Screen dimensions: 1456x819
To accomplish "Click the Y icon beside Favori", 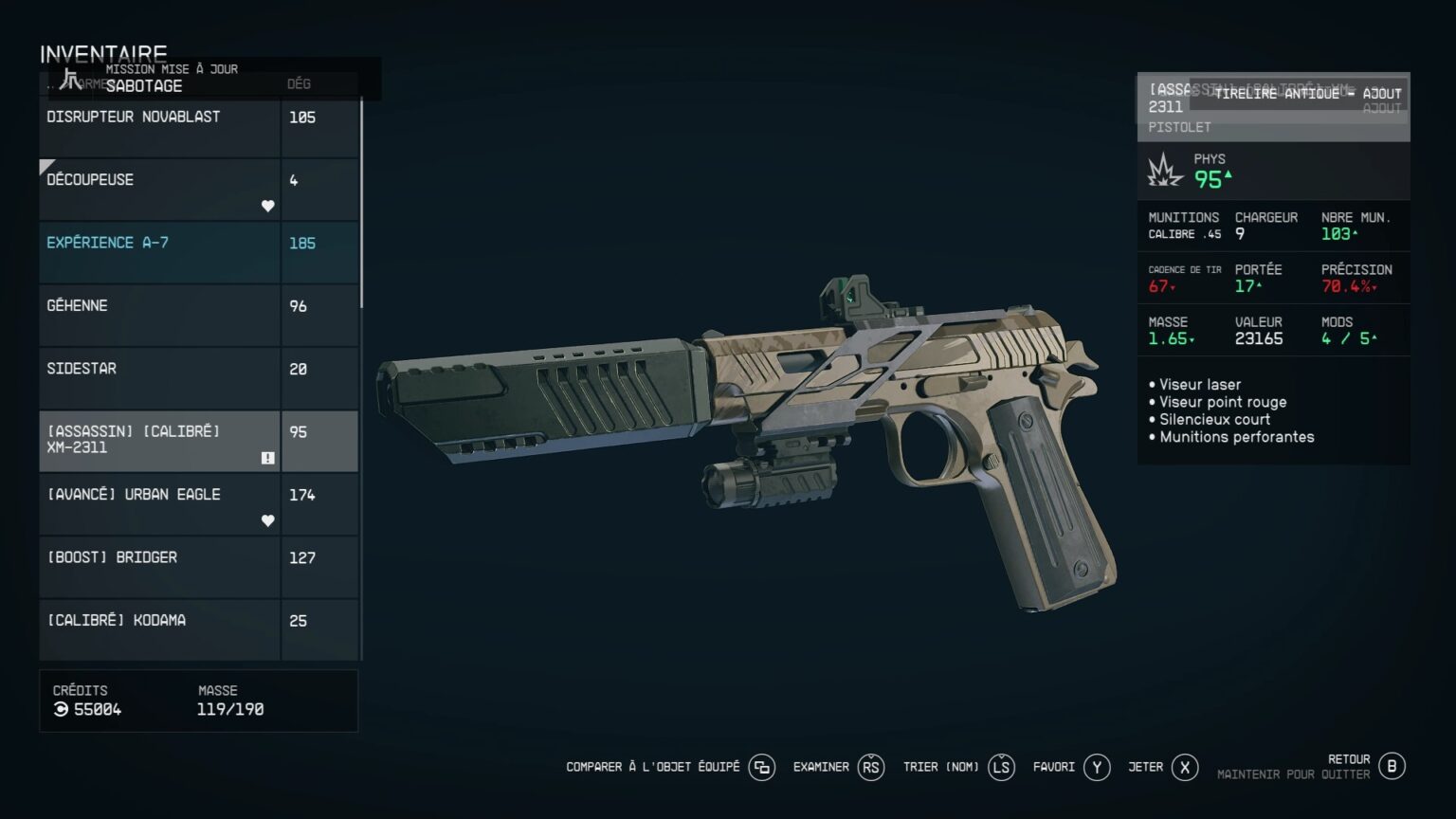I will [x=1097, y=767].
